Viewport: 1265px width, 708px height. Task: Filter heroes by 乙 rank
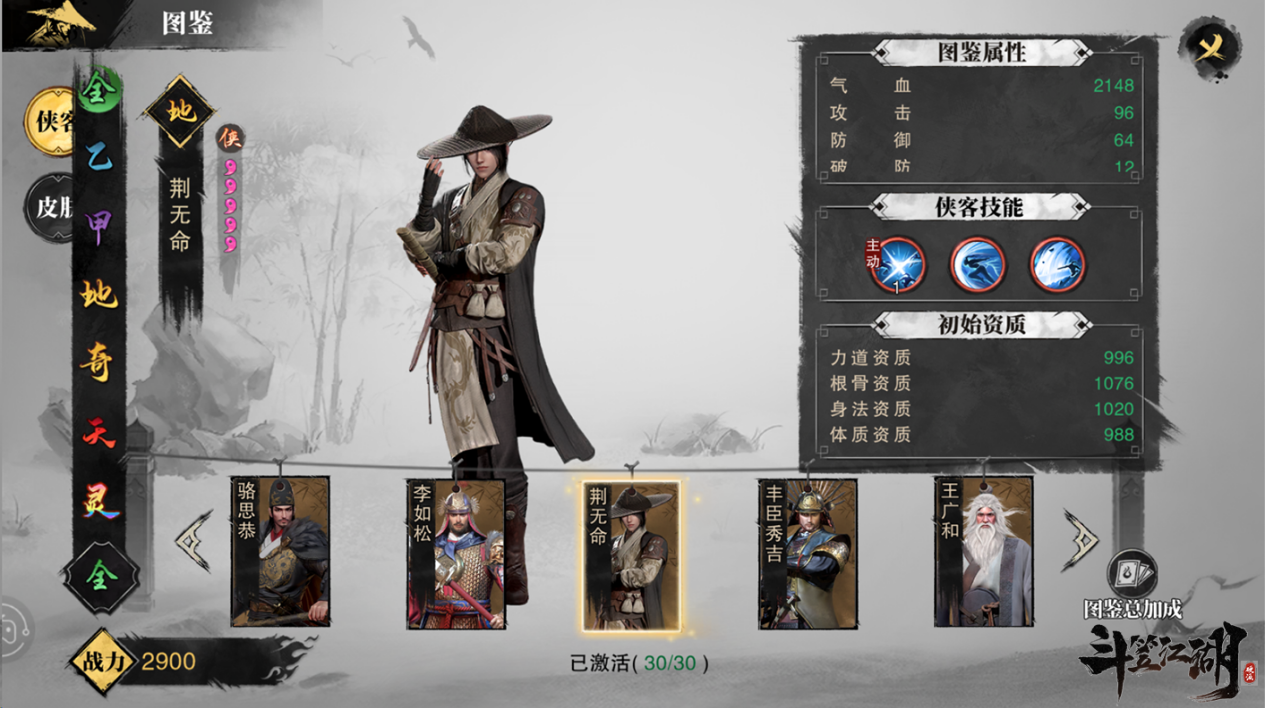(x=98, y=156)
